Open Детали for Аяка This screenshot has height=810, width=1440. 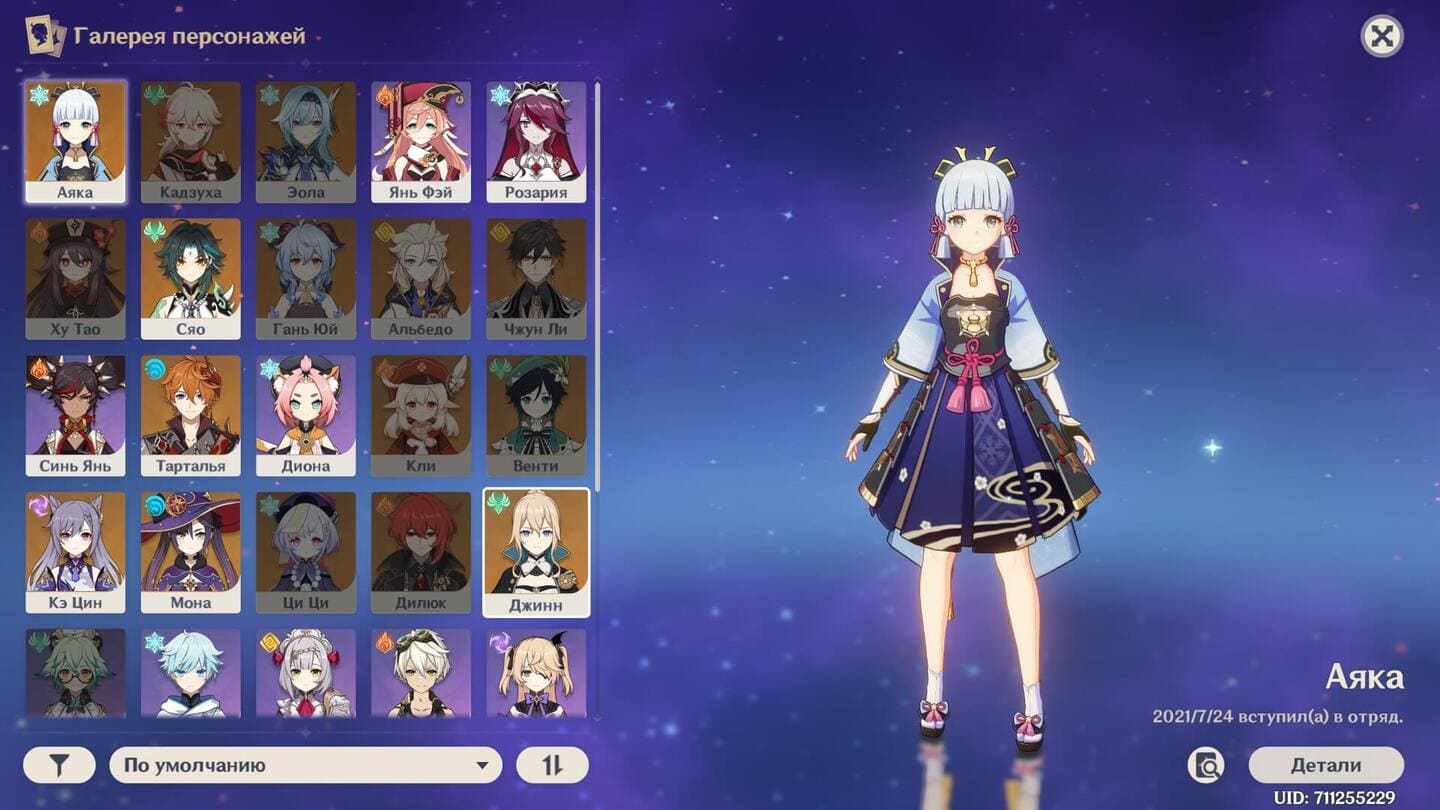click(x=1326, y=766)
